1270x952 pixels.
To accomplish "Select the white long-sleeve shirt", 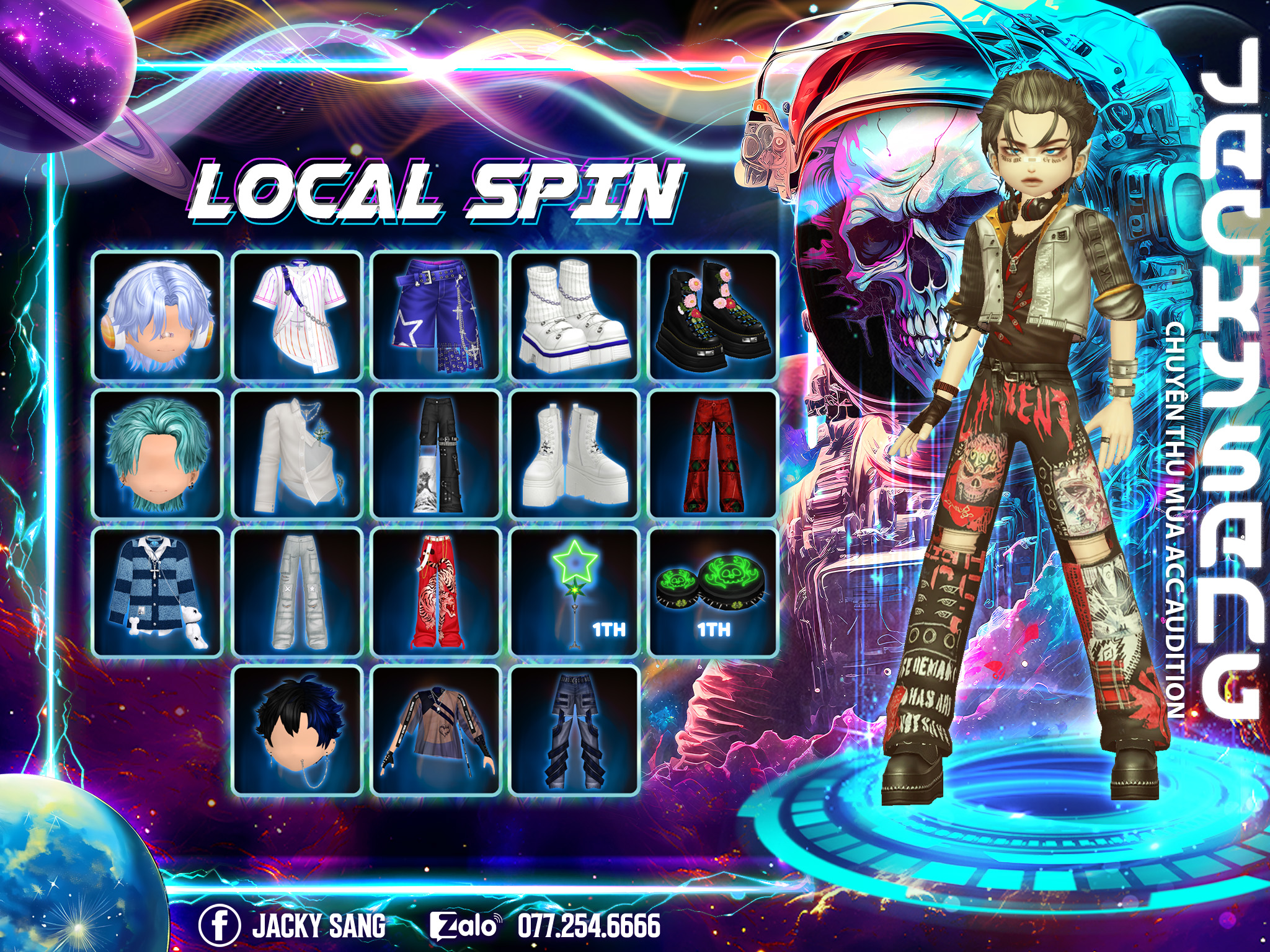I will (298, 454).
